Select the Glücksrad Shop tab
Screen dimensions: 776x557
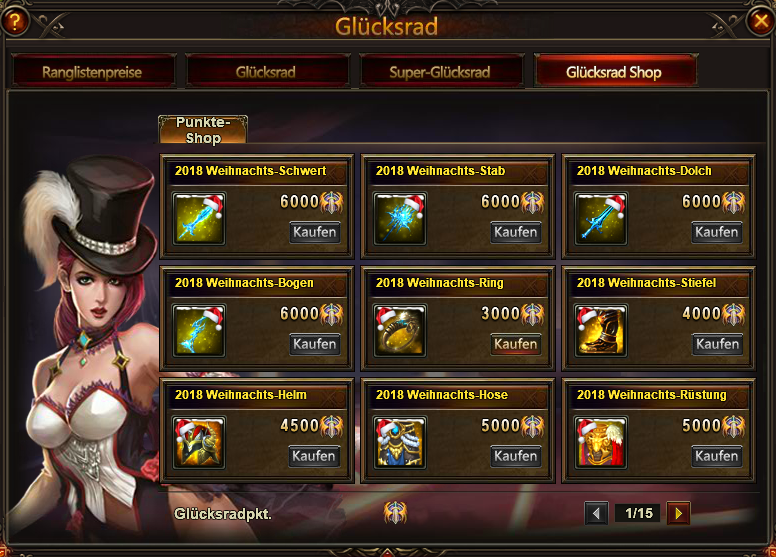[x=614, y=72]
